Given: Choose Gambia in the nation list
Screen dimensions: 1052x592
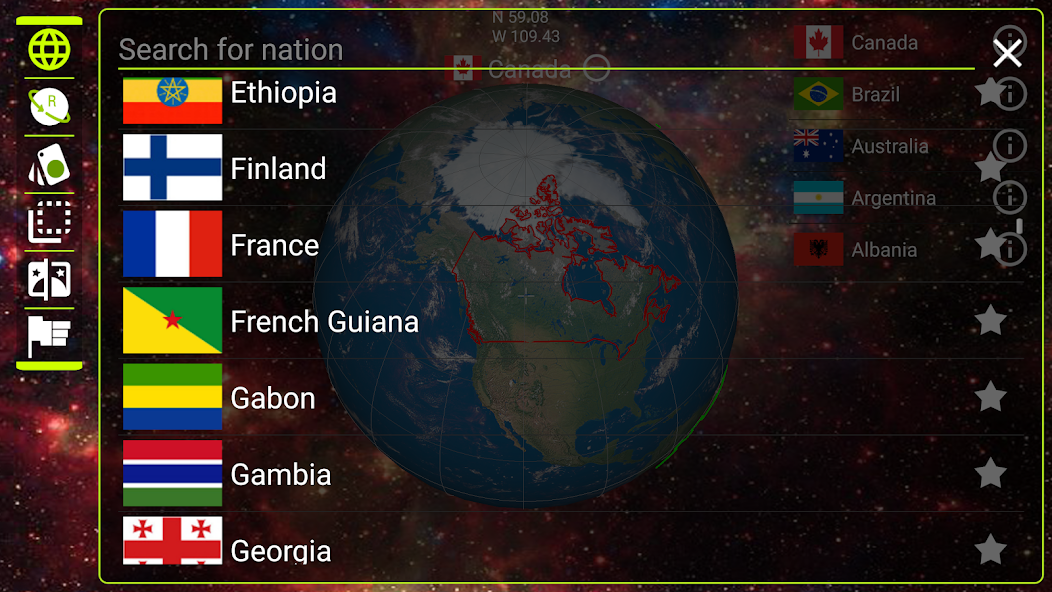Looking at the screenshot, I should click(x=280, y=474).
